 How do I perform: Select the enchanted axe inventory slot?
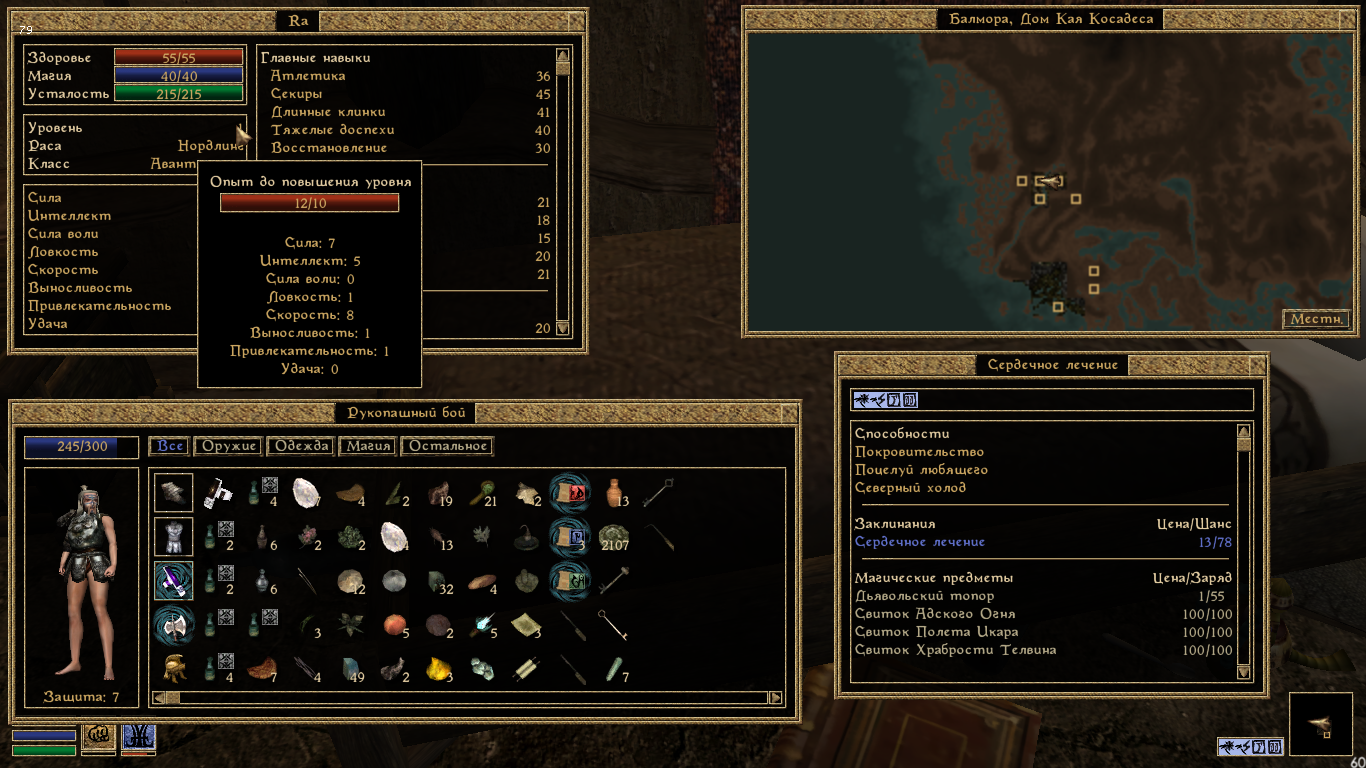click(173, 625)
